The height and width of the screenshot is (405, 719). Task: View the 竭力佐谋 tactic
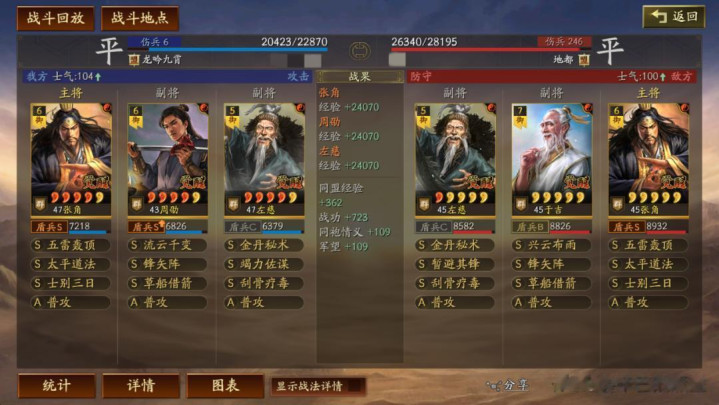click(x=264, y=264)
